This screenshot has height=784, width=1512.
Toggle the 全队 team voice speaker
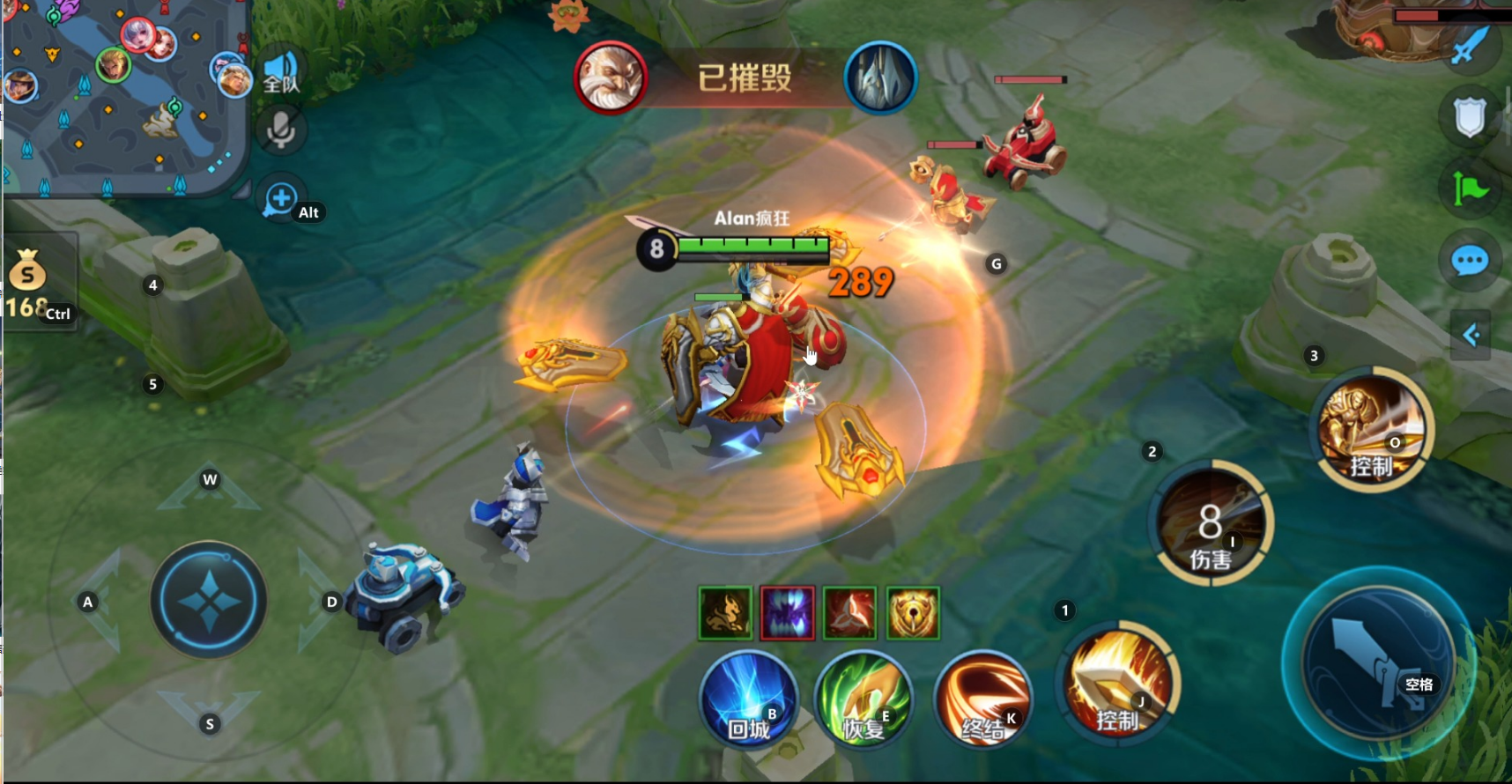(x=281, y=70)
